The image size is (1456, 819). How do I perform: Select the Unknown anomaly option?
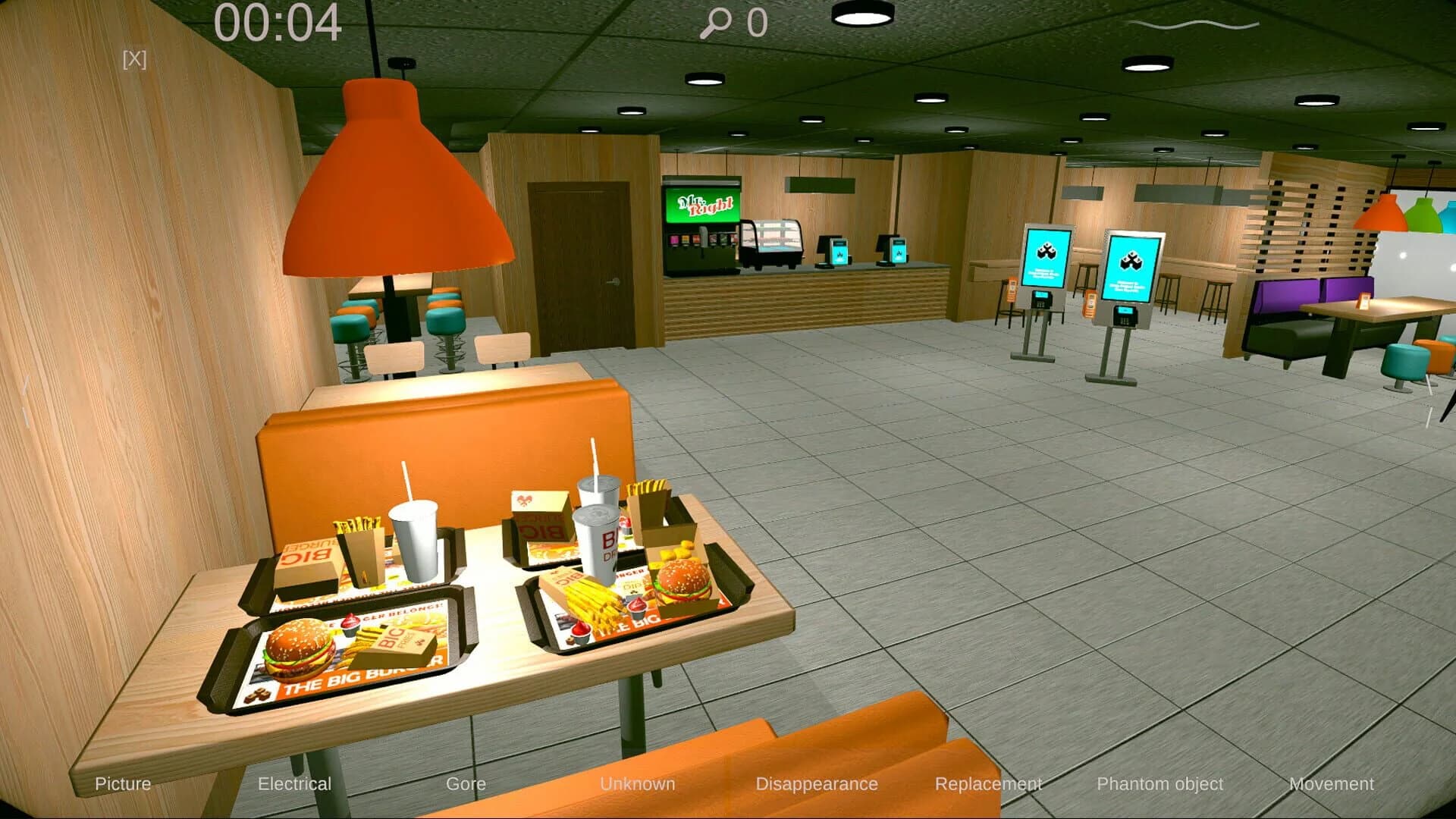pos(639,784)
